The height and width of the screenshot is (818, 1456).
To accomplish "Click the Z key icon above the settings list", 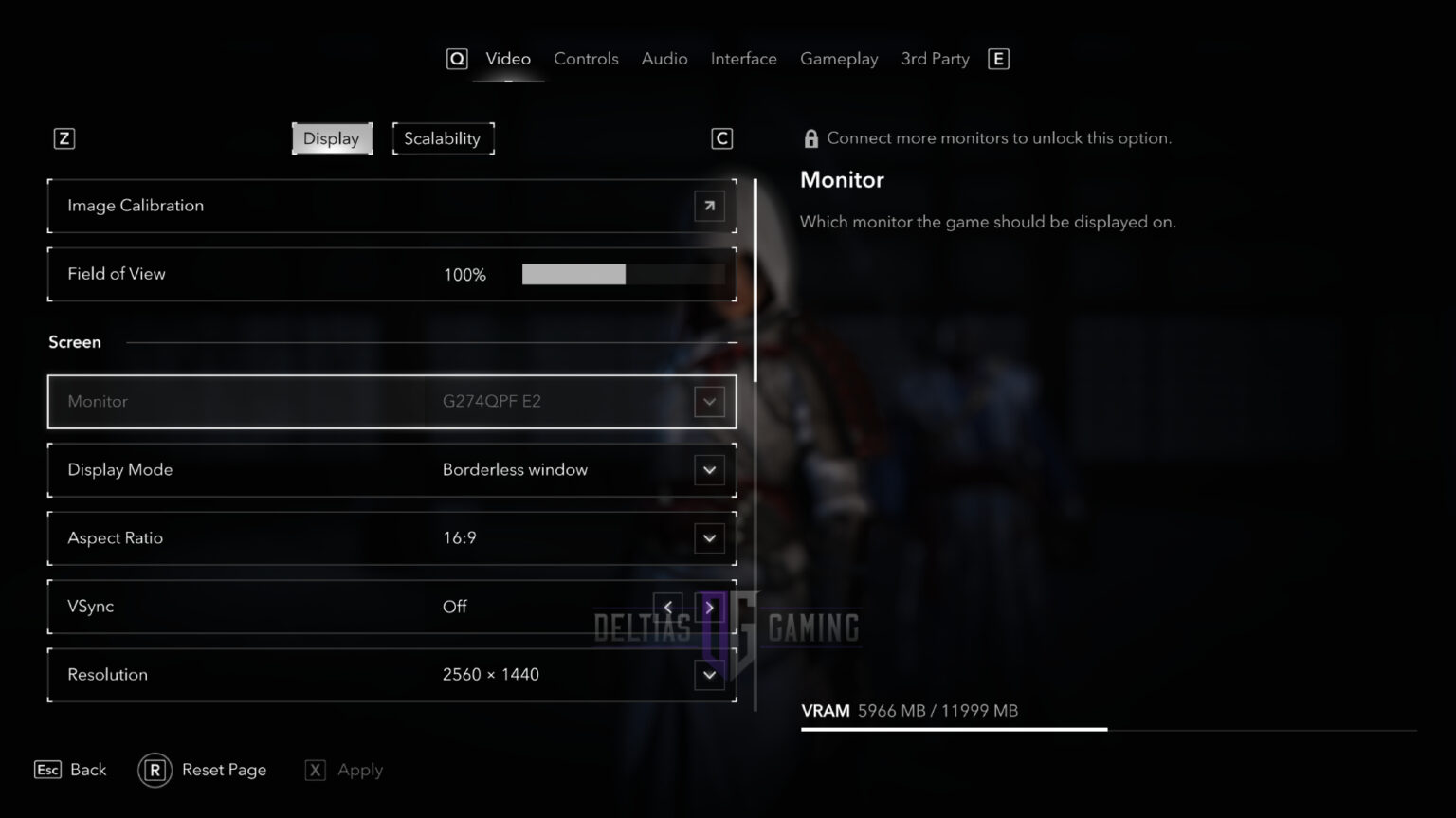I will tap(64, 137).
